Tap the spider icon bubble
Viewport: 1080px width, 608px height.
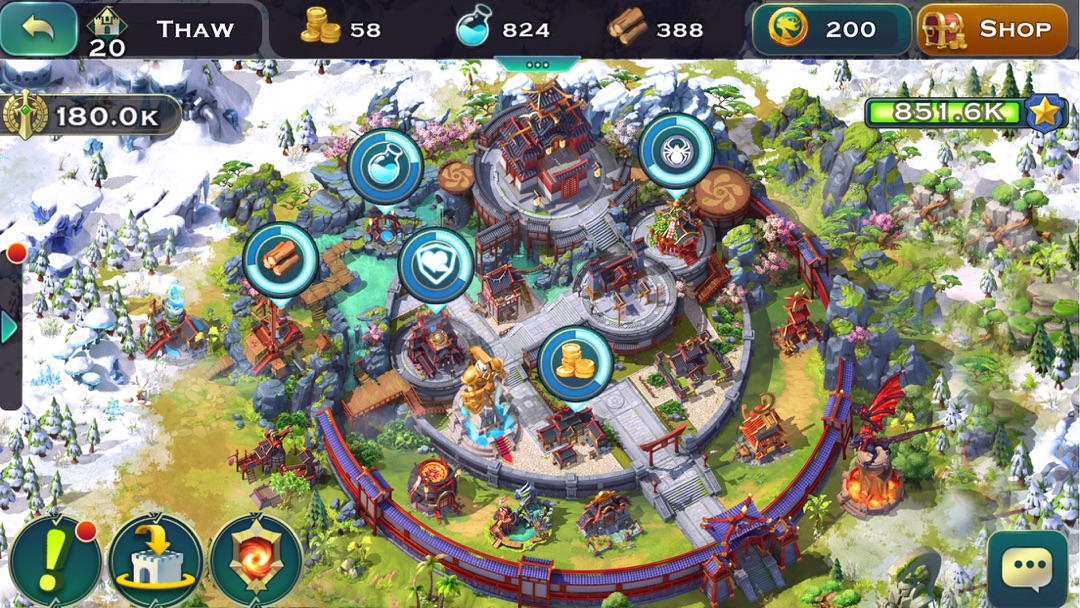pos(675,152)
